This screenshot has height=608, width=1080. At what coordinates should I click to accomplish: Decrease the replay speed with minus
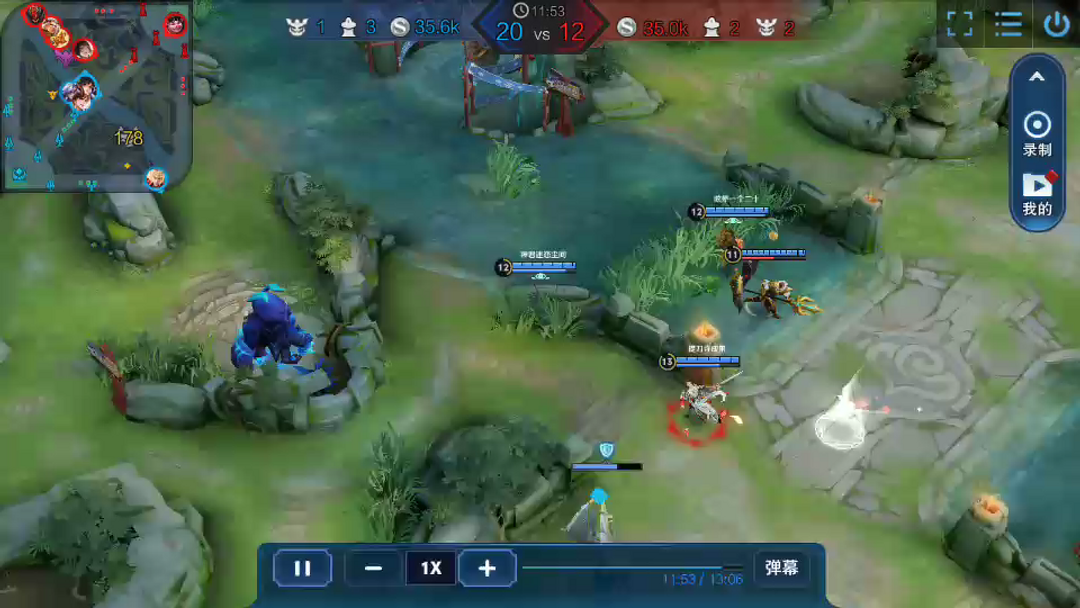point(374,568)
